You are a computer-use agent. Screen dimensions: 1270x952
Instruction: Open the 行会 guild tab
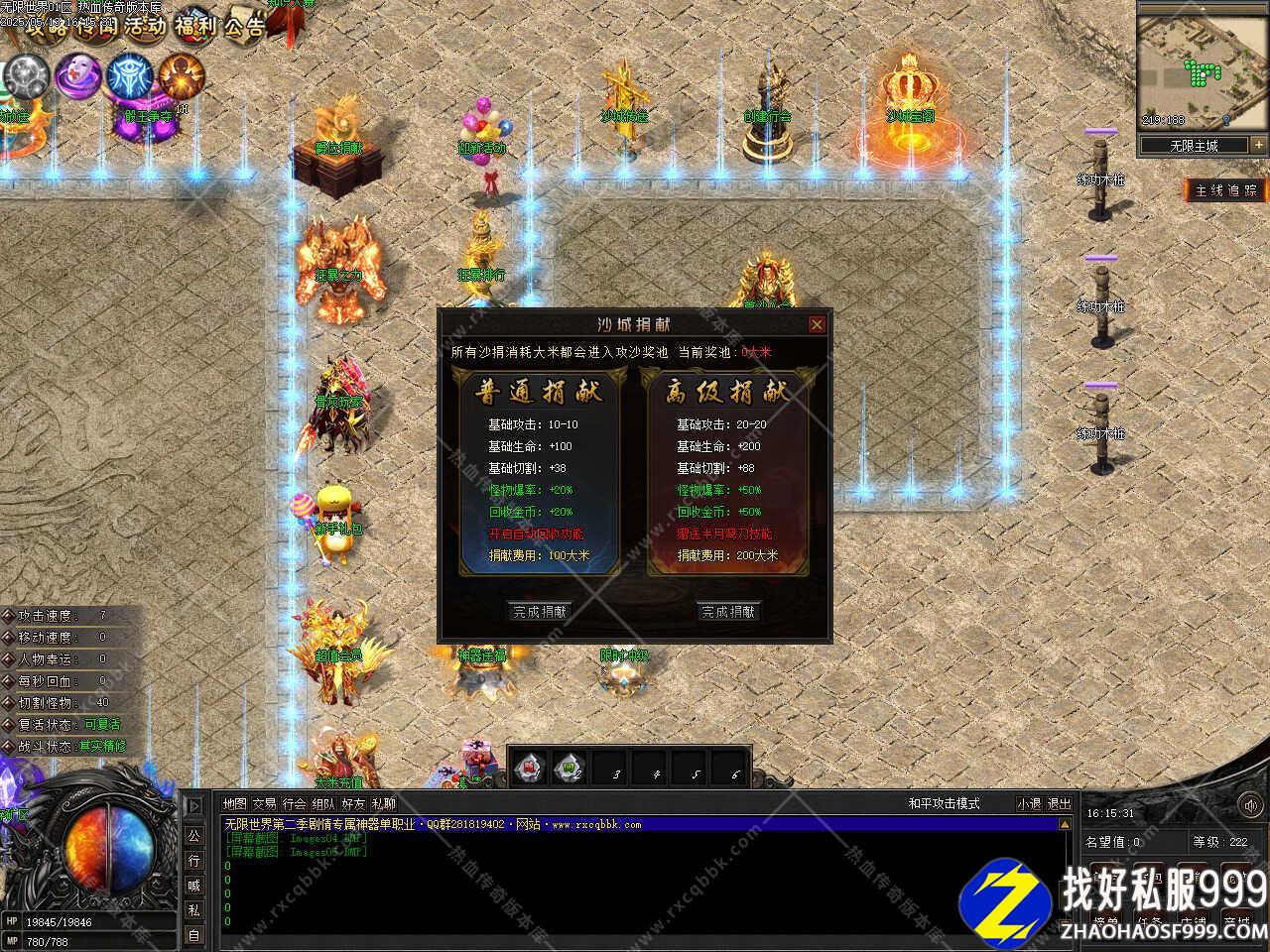click(295, 804)
